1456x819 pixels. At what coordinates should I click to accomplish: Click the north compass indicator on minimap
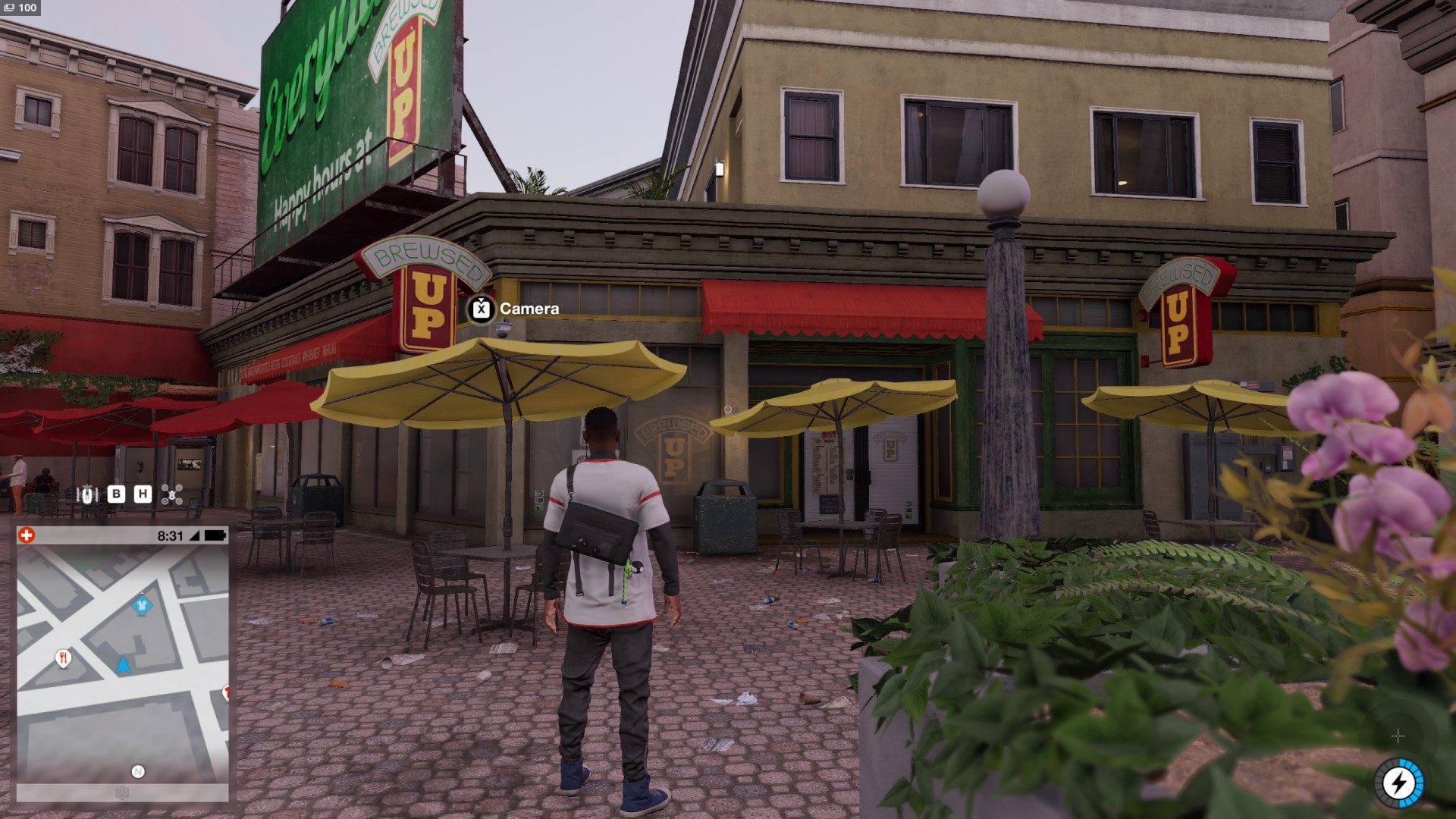[x=138, y=771]
